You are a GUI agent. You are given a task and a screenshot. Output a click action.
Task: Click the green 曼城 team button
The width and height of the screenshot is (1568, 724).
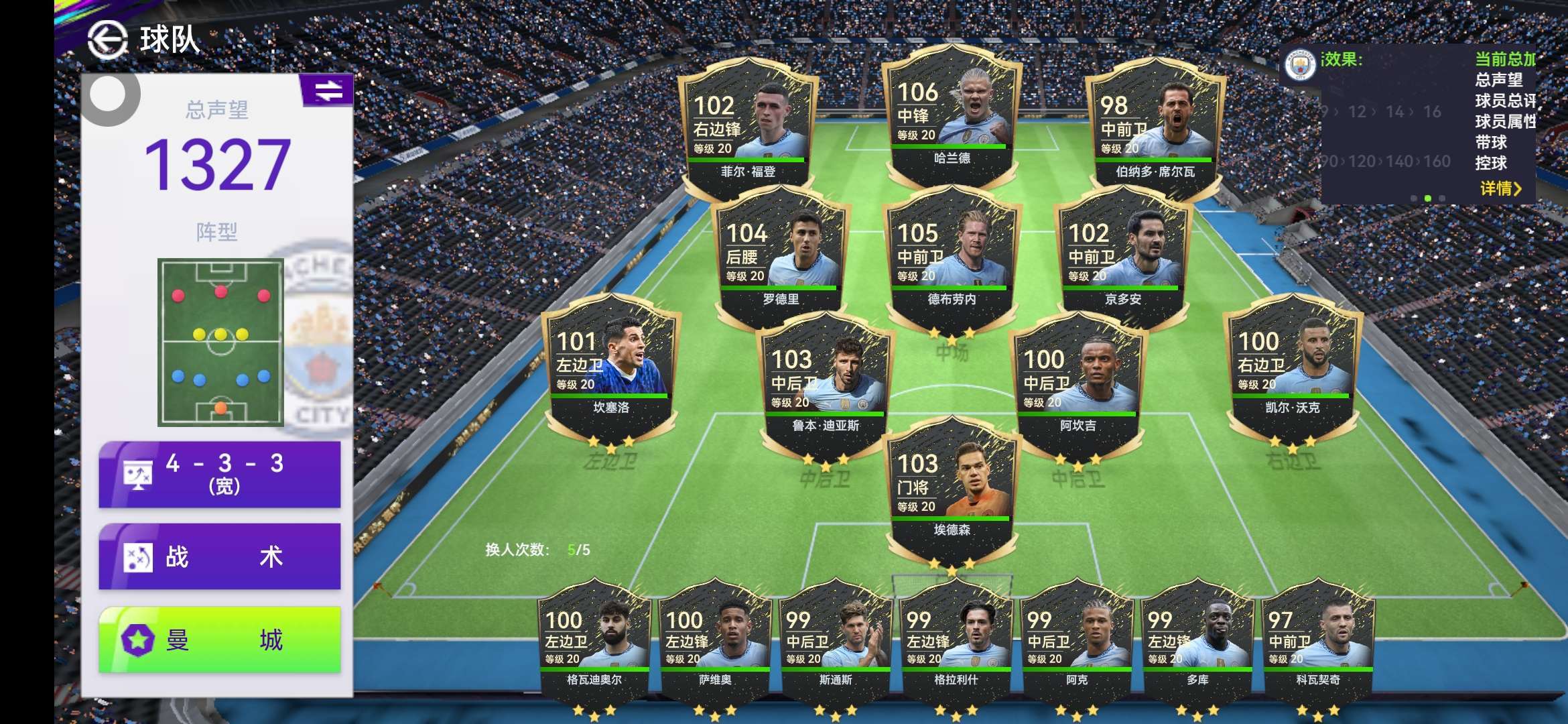[x=220, y=640]
